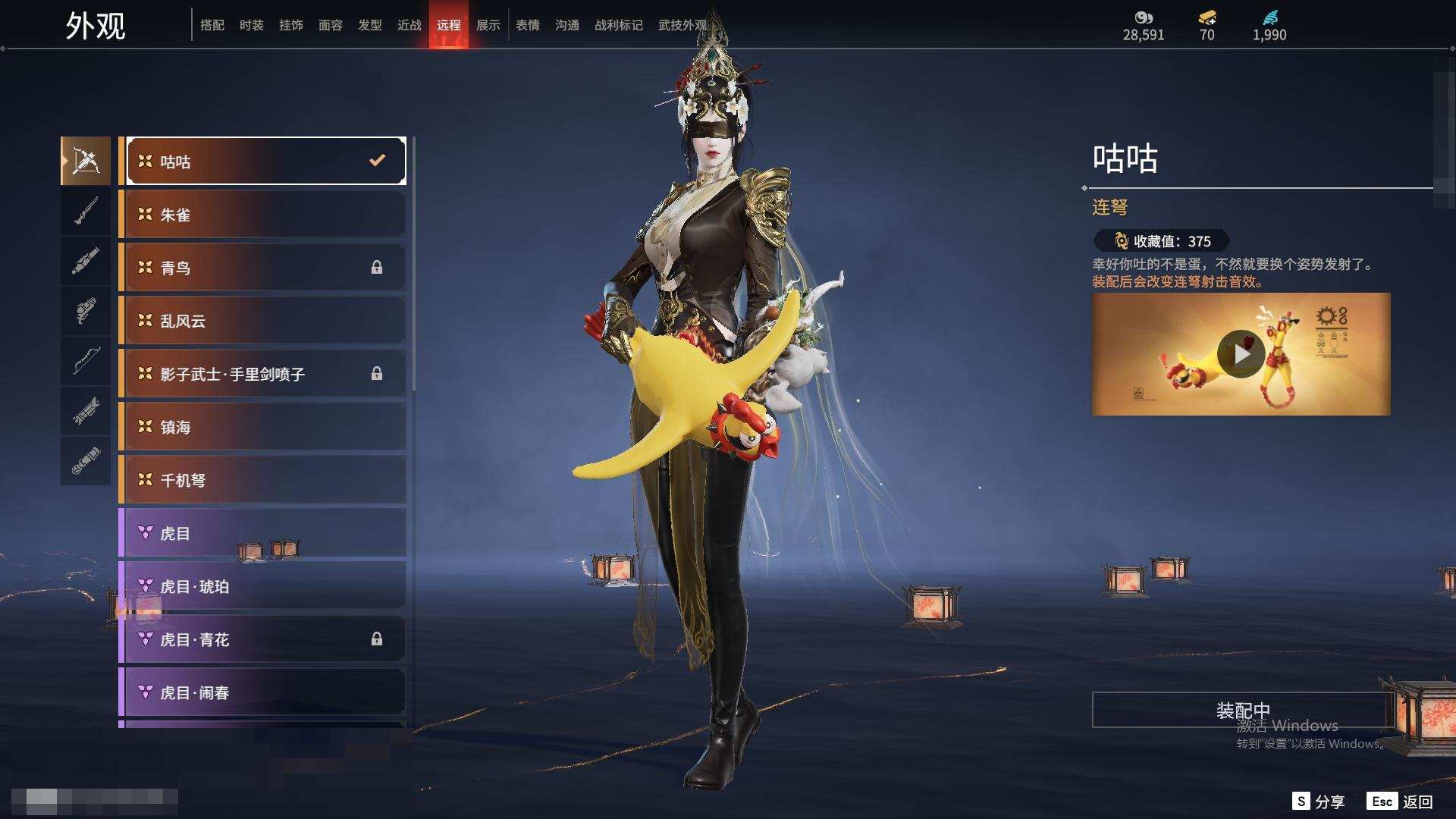Image resolution: width=1456 pixels, height=819 pixels.
Task: Select the 千机弩 skin row
Action: click(x=263, y=480)
